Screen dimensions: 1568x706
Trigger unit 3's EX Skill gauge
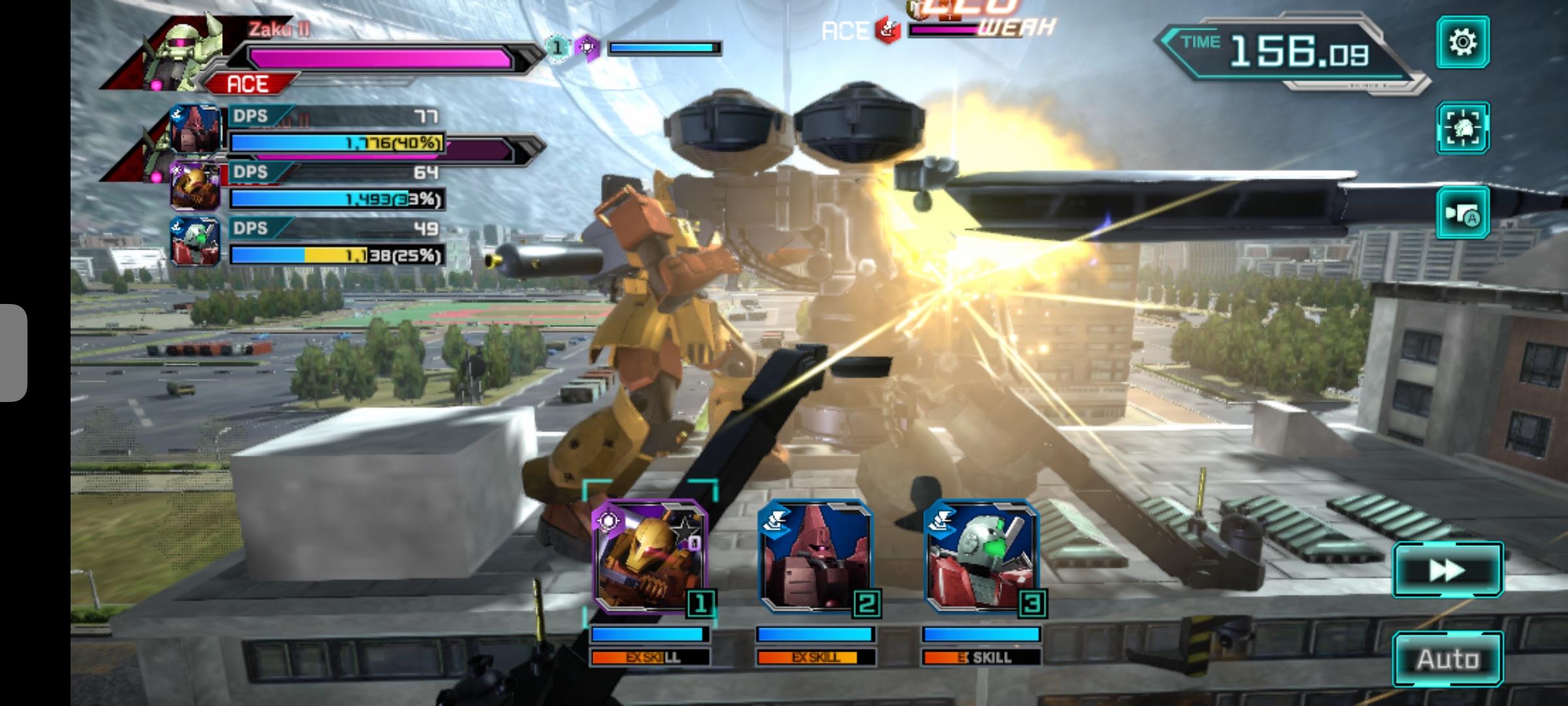[981, 657]
